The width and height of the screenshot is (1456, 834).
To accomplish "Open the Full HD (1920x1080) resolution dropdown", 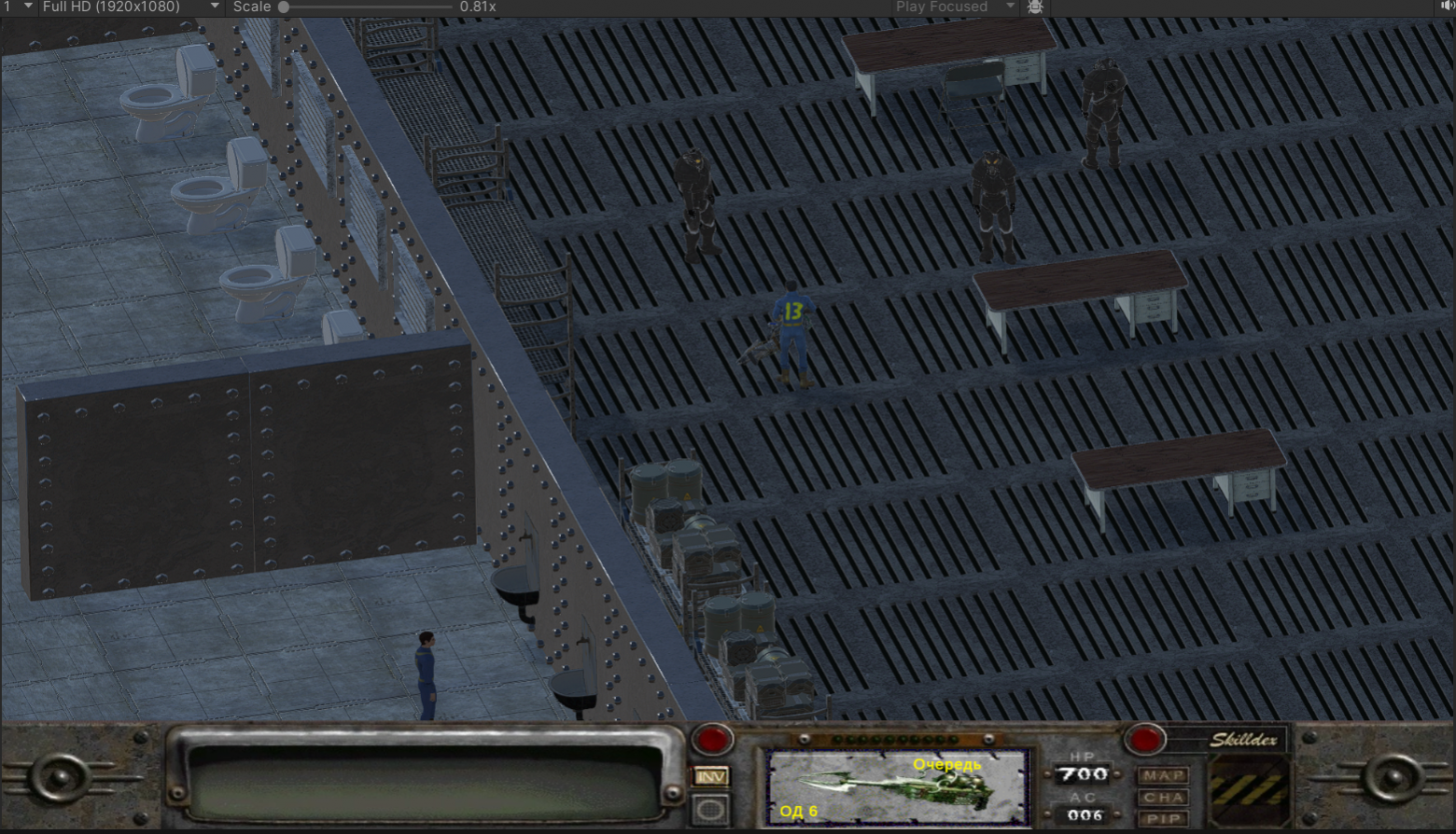I will pos(133,7).
